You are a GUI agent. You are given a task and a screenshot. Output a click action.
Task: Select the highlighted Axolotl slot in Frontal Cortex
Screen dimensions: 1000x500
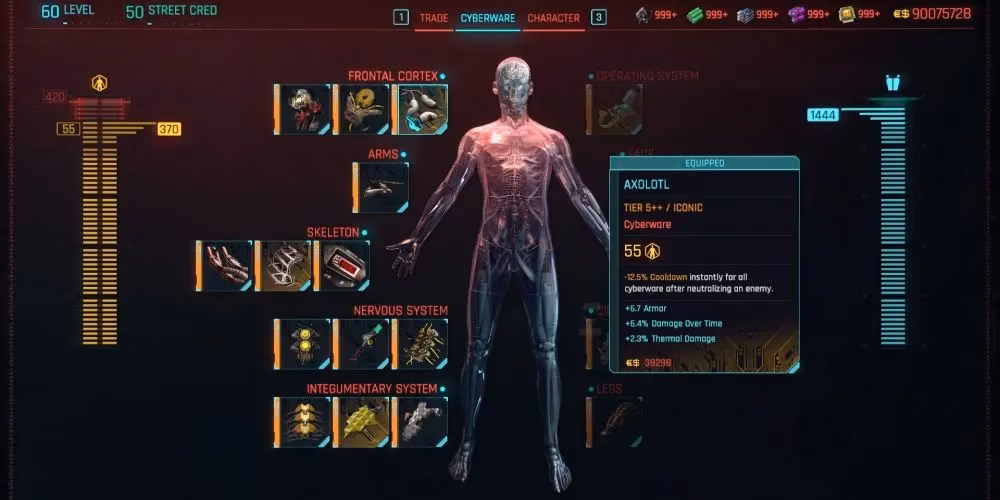pyautogui.click(x=422, y=109)
